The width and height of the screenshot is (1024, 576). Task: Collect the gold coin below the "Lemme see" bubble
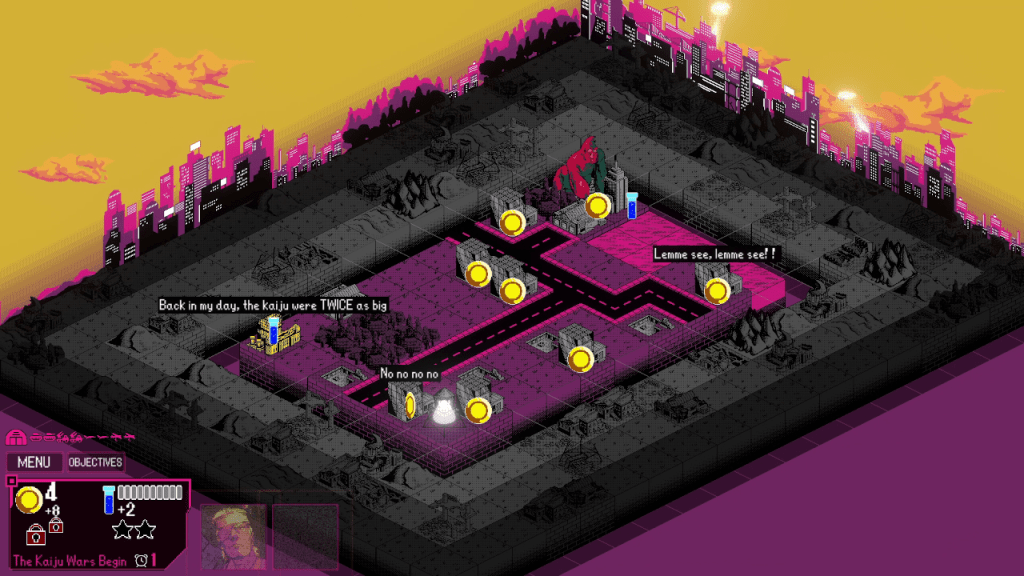pyautogui.click(x=717, y=291)
